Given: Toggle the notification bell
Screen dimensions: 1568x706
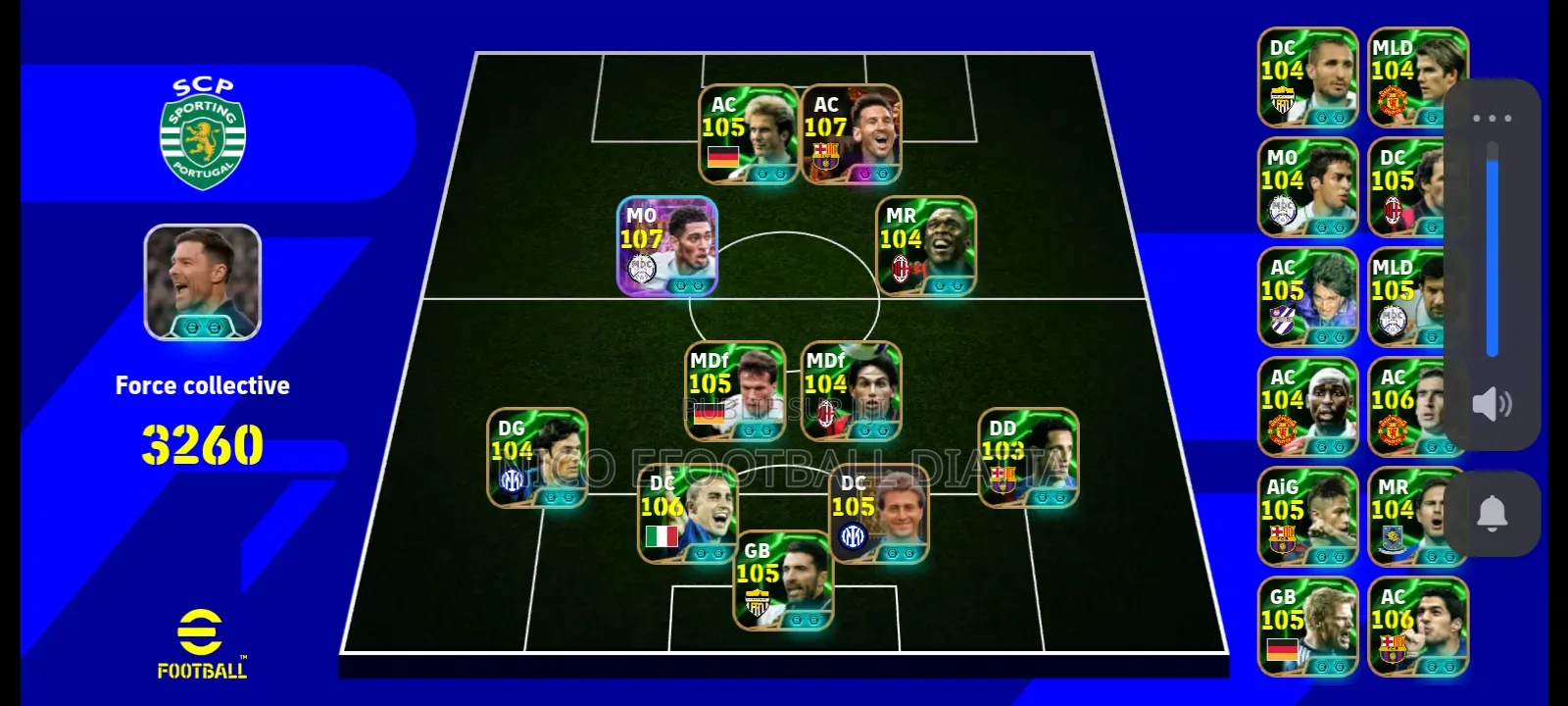Looking at the screenshot, I should coord(1494,512).
